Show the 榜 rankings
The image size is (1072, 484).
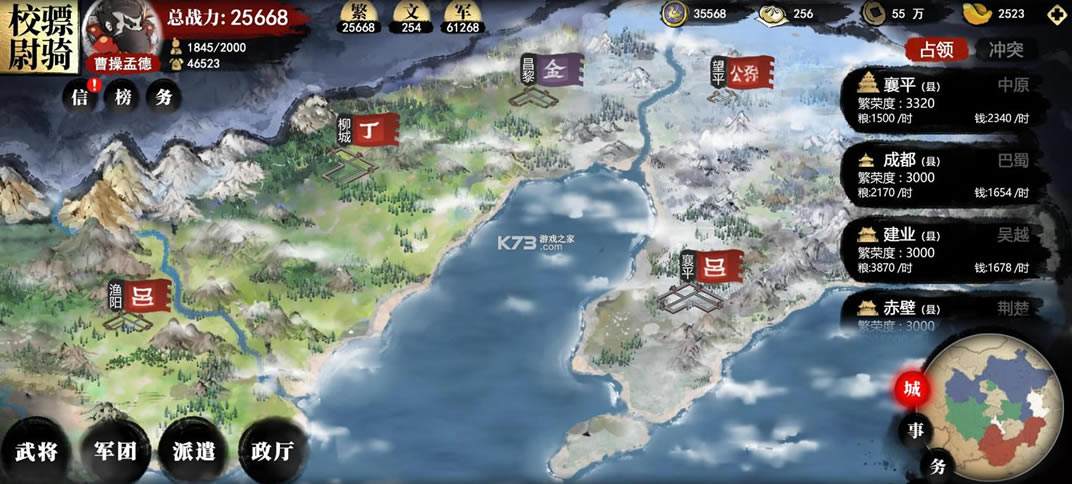tap(122, 97)
